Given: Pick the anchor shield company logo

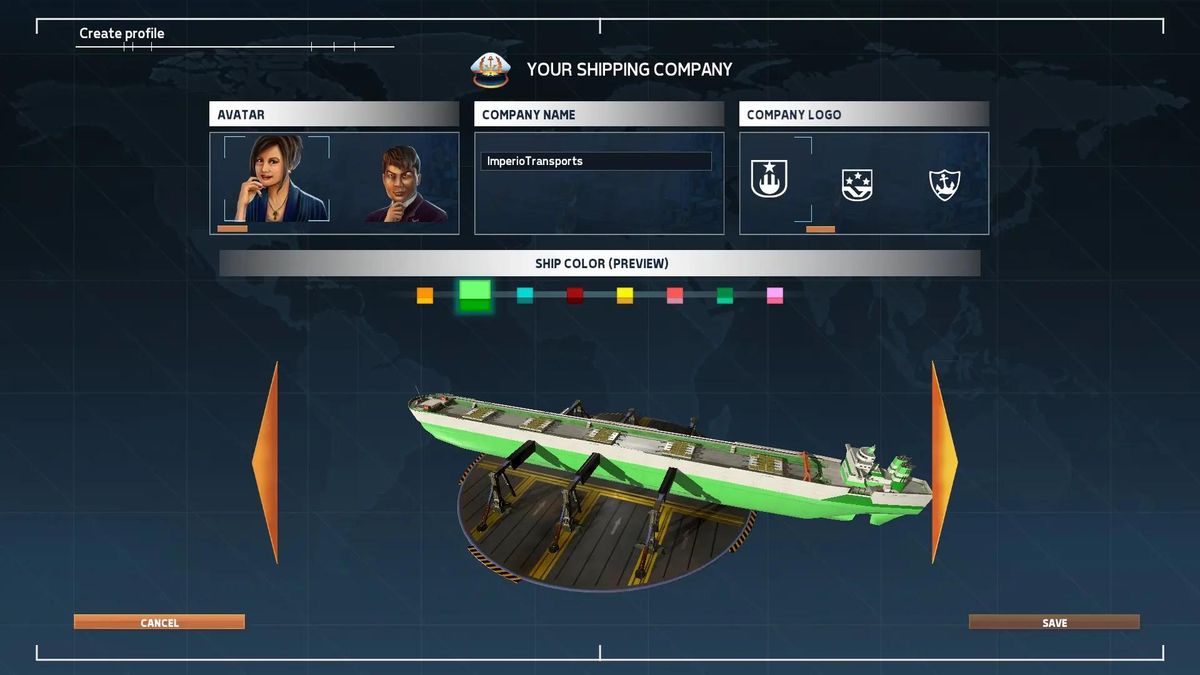Looking at the screenshot, I should coord(944,185).
